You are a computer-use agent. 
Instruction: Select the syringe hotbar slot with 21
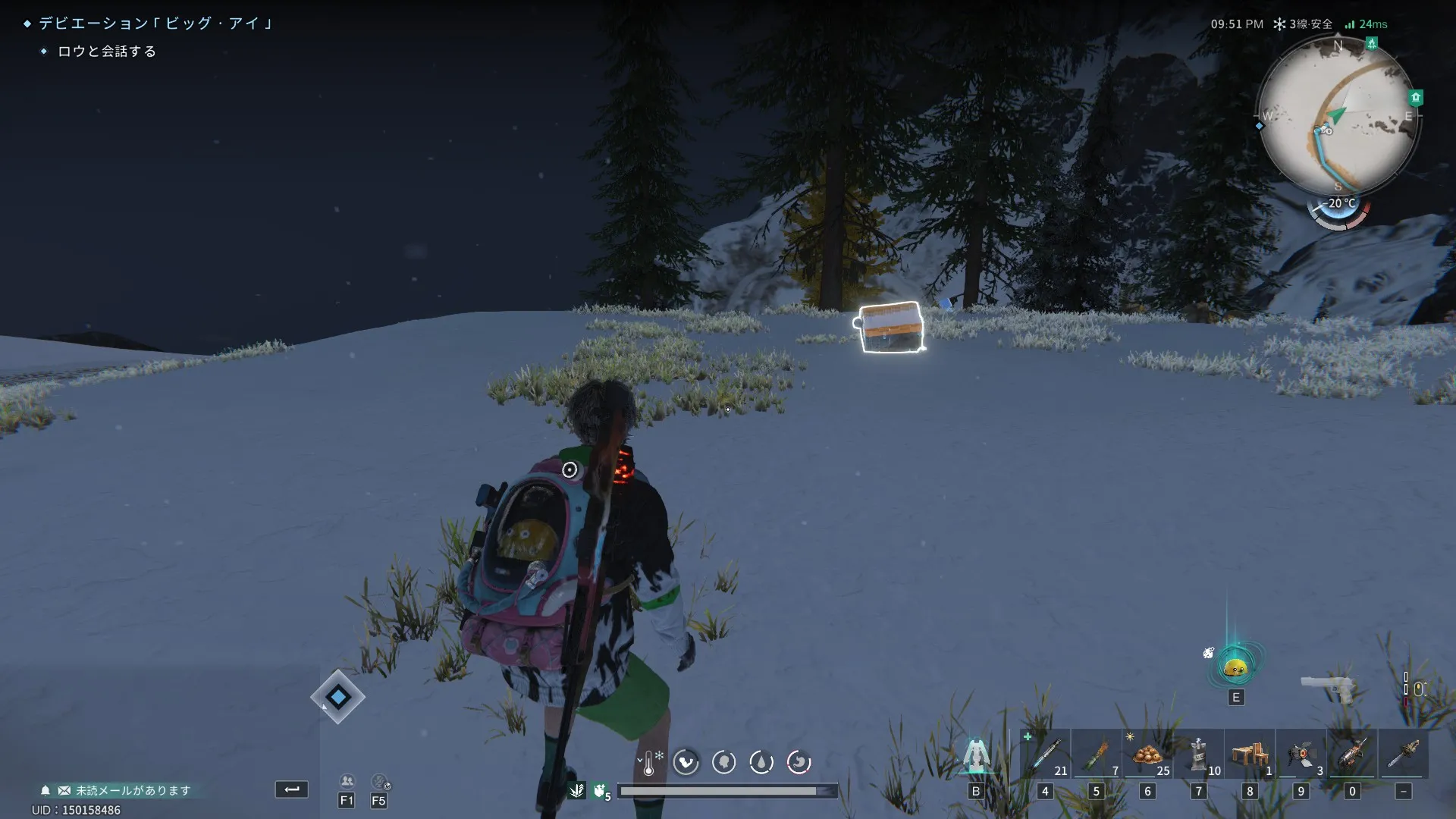pyautogui.click(x=1046, y=755)
